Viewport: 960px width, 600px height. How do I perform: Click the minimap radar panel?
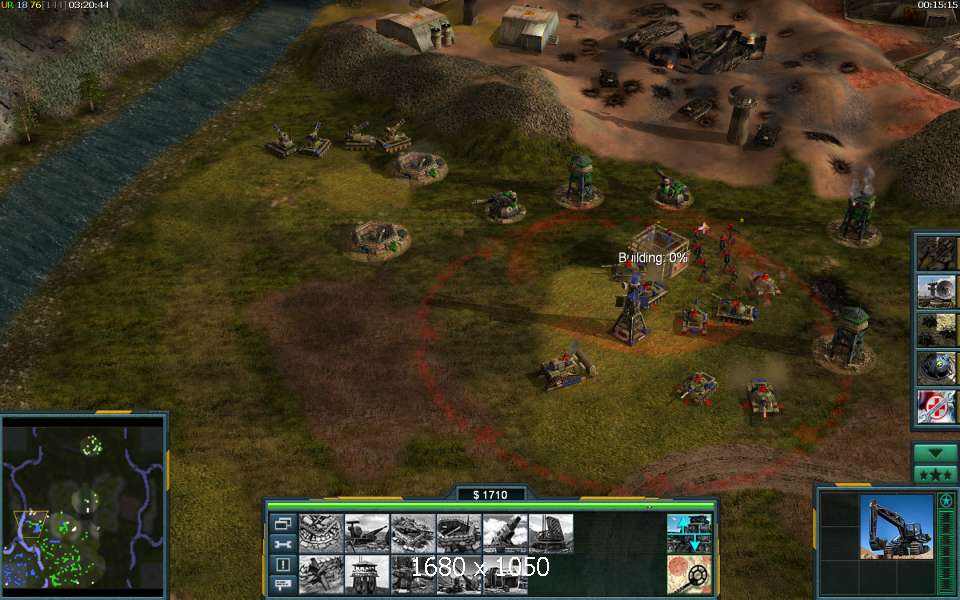[83, 505]
